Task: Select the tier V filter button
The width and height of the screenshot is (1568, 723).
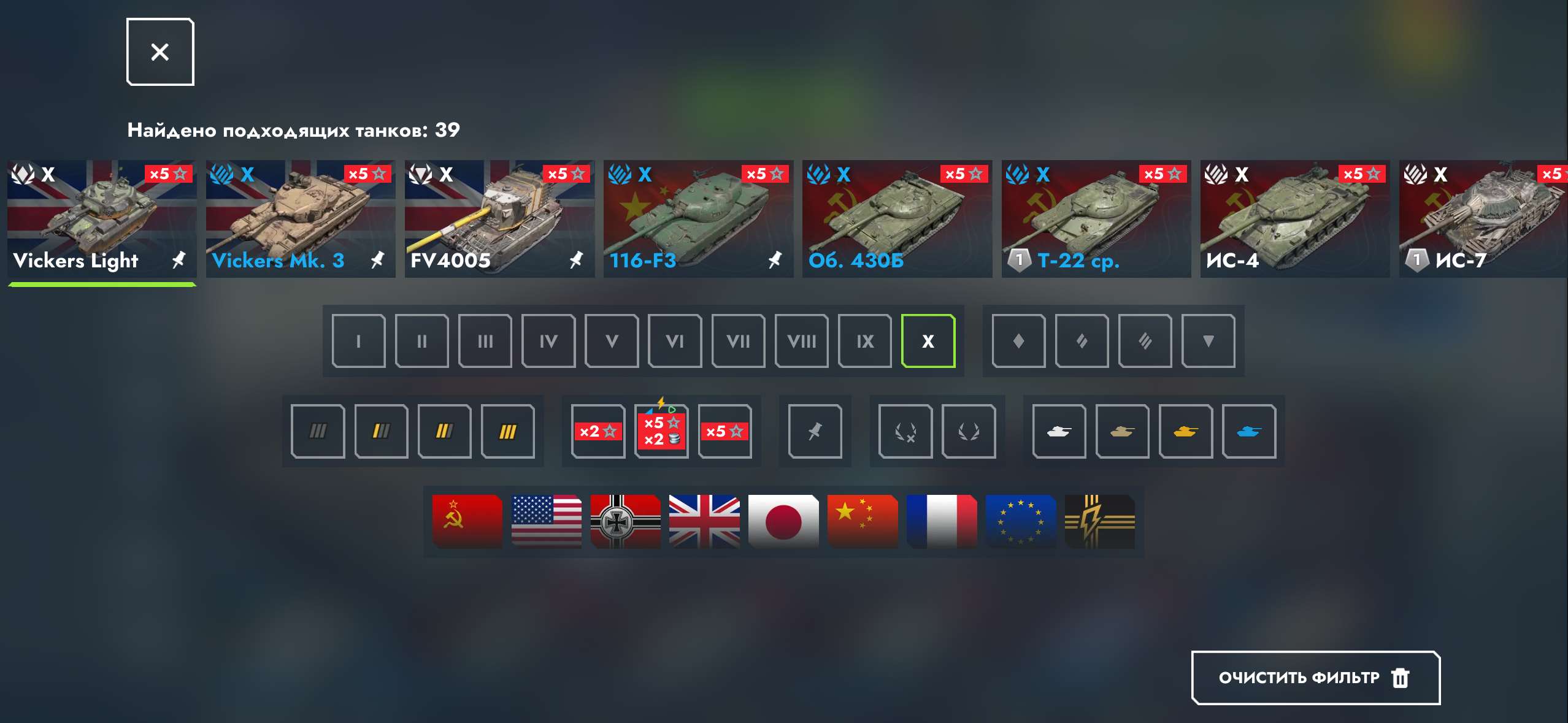Action: pyautogui.click(x=612, y=340)
